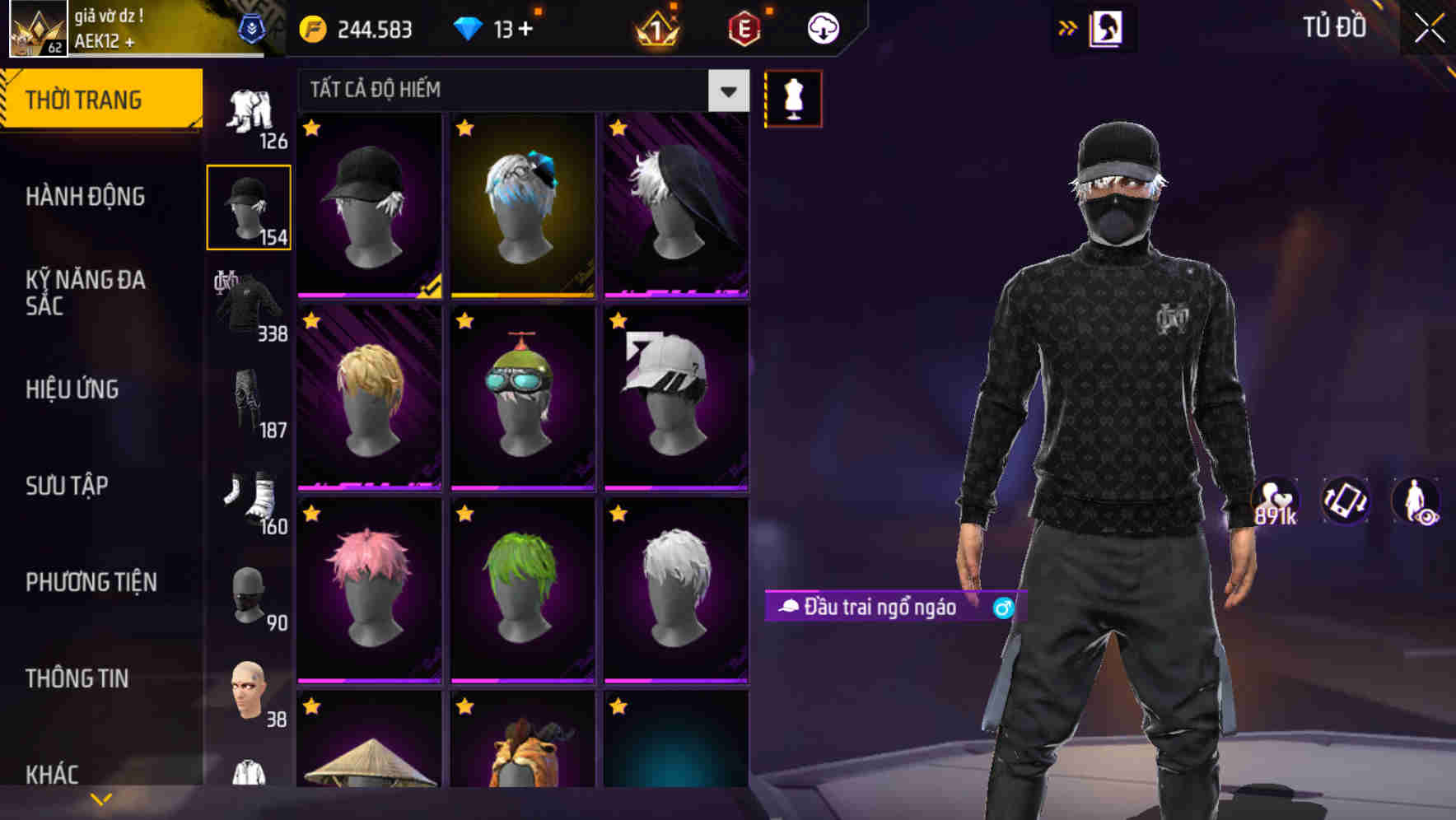Click the cloud download icon in top bar
This screenshot has width=1456, height=820.
pyautogui.click(x=823, y=27)
